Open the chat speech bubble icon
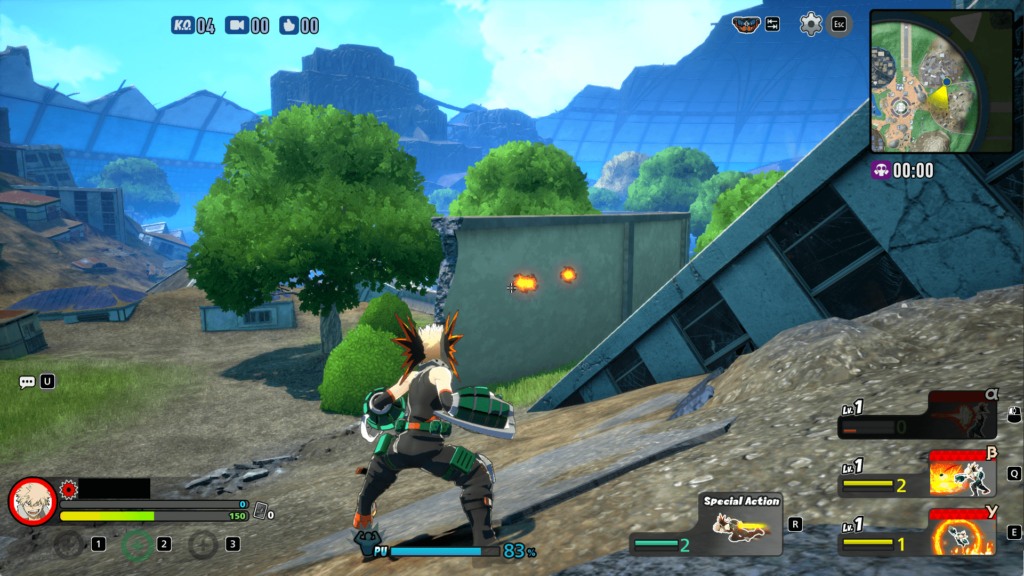 [x=27, y=382]
